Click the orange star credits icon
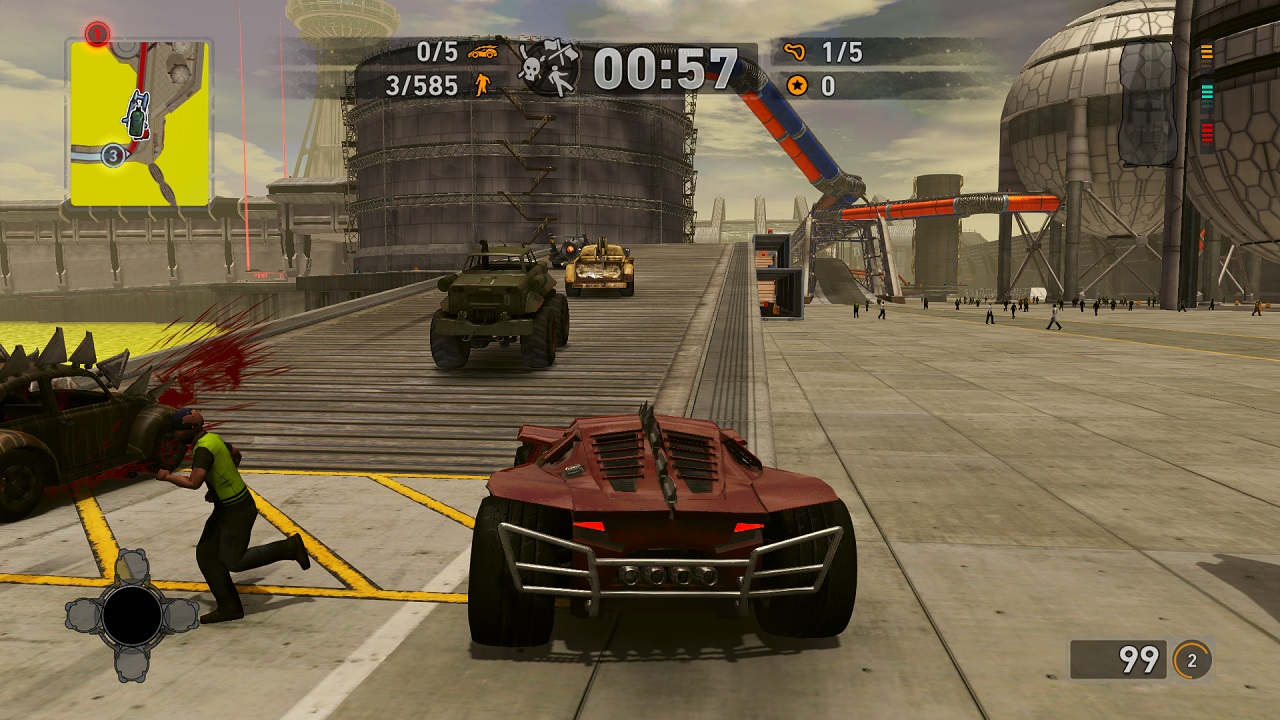The width and height of the screenshot is (1280, 720). tap(796, 86)
